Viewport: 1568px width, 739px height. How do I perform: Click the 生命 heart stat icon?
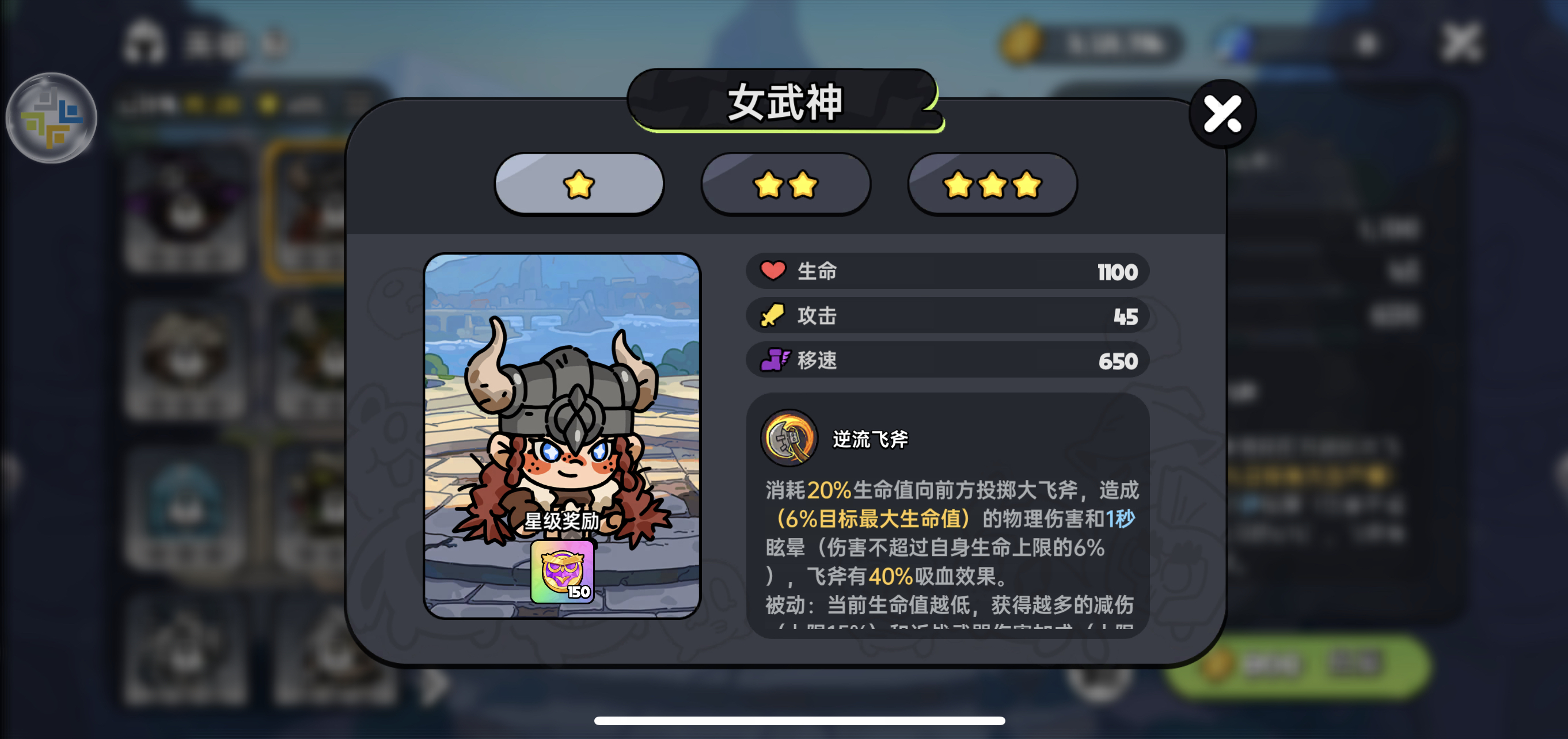click(x=774, y=272)
